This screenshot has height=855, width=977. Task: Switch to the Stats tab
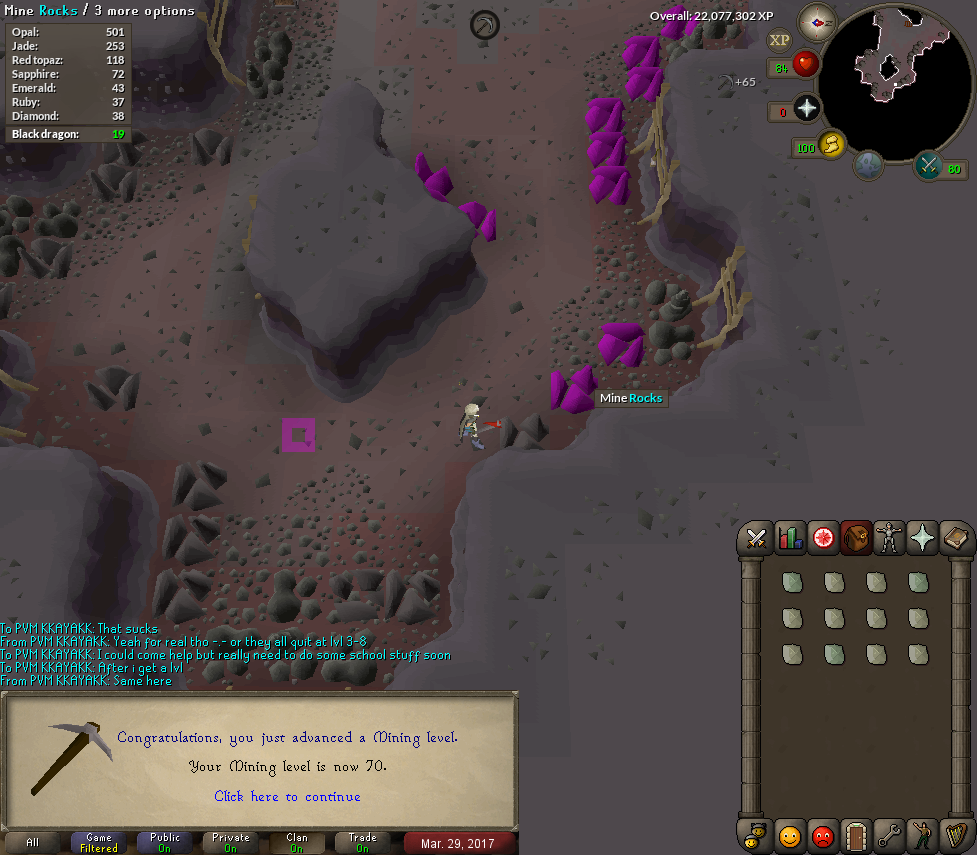click(x=789, y=539)
